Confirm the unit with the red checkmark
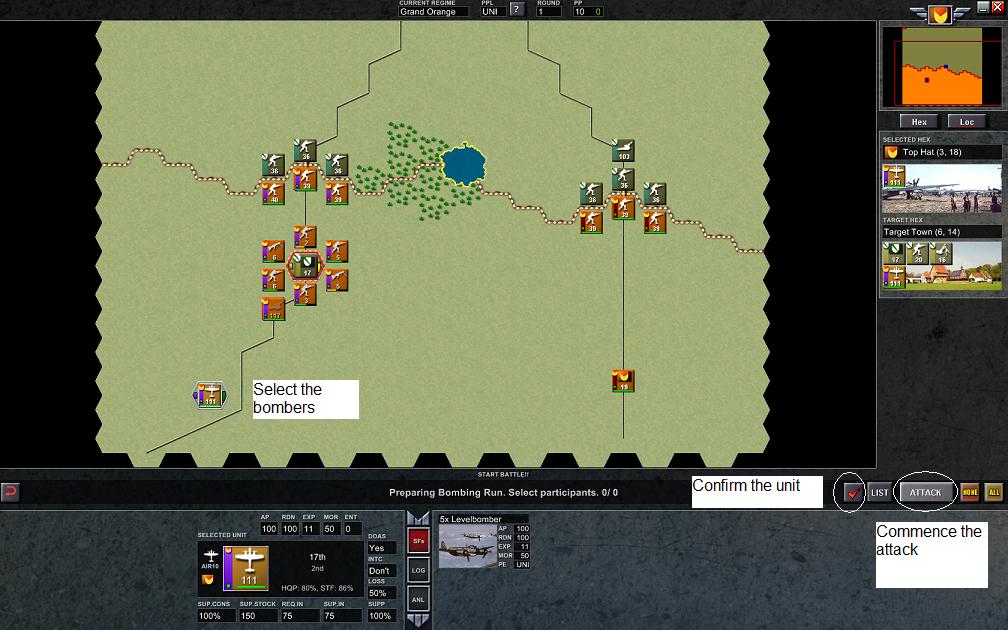 [x=853, y=492]
